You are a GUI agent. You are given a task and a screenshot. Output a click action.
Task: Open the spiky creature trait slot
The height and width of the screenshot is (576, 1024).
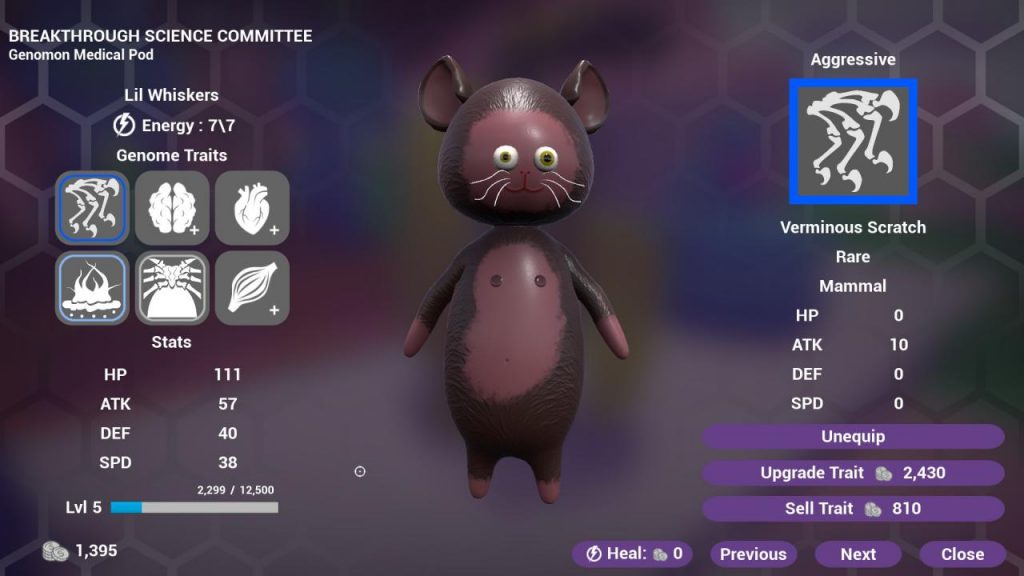point(172,288)
